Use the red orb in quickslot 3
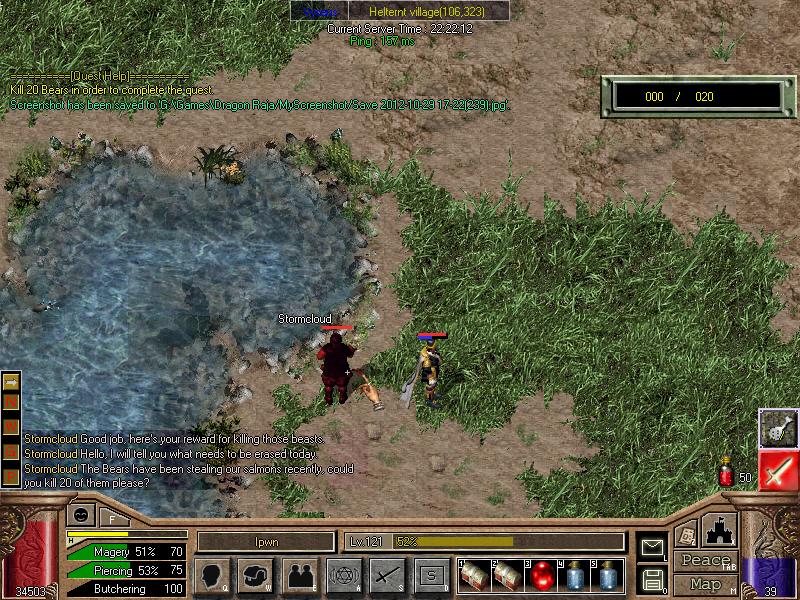The width and height of the screenshot is (800, 600). click(541, 577)
